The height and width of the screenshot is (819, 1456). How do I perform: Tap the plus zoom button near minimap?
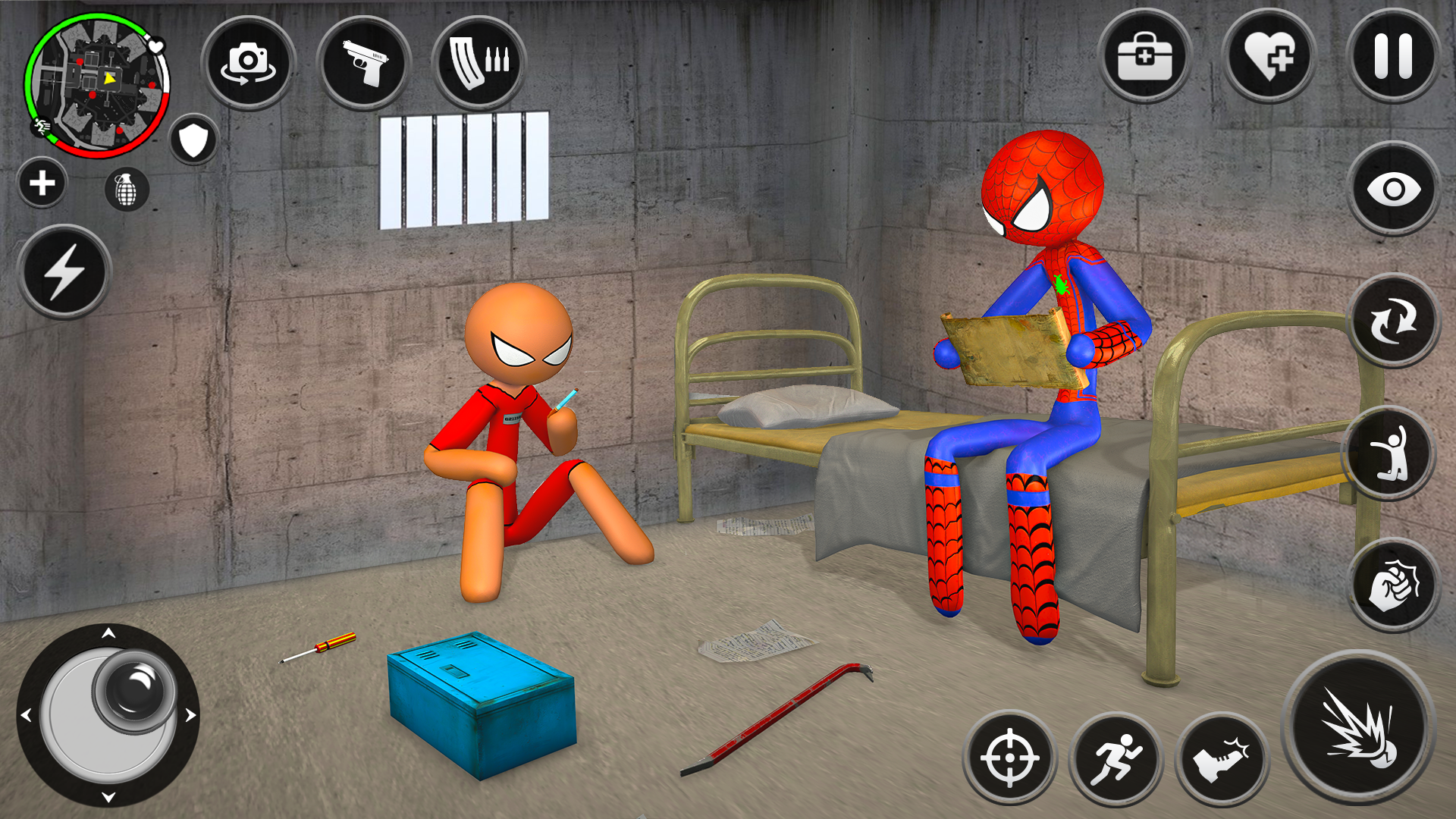pyautogui.click(x=42, y=182)
